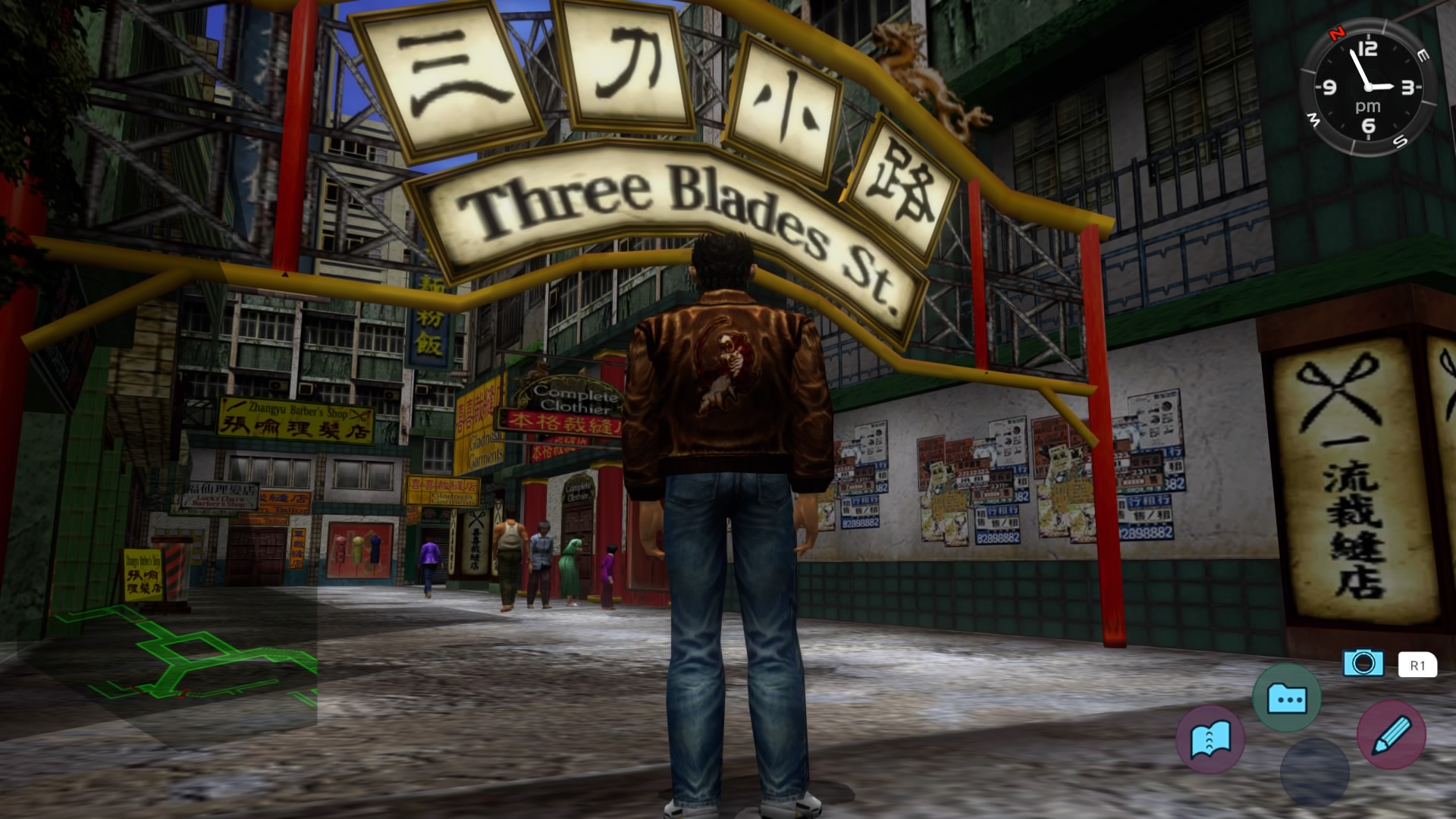The width and height of the screenshot is (1456, 819).
Task: Click the compass clock in the corner
Action: 1368,87
